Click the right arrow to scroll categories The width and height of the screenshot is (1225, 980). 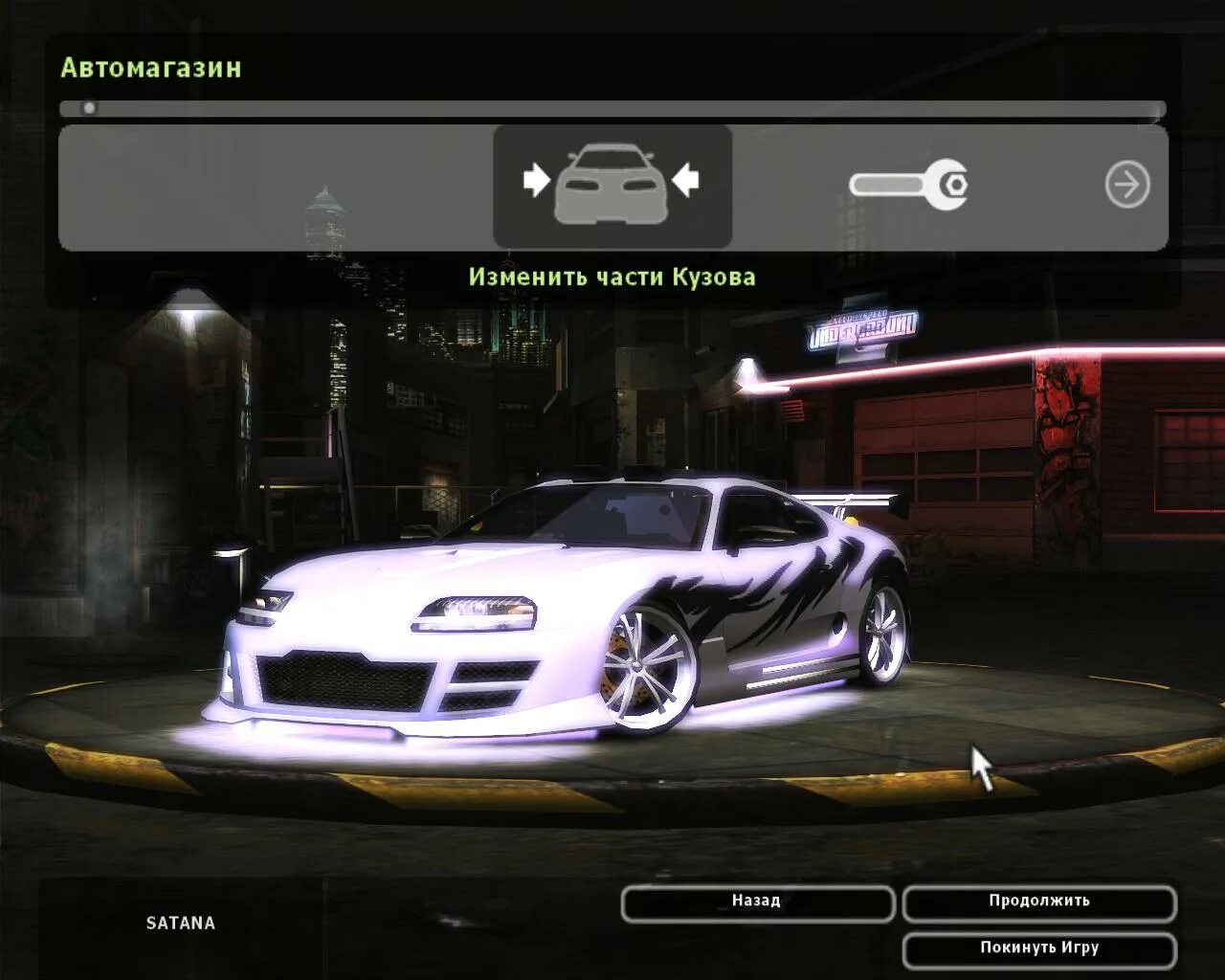coord(1127,185)
